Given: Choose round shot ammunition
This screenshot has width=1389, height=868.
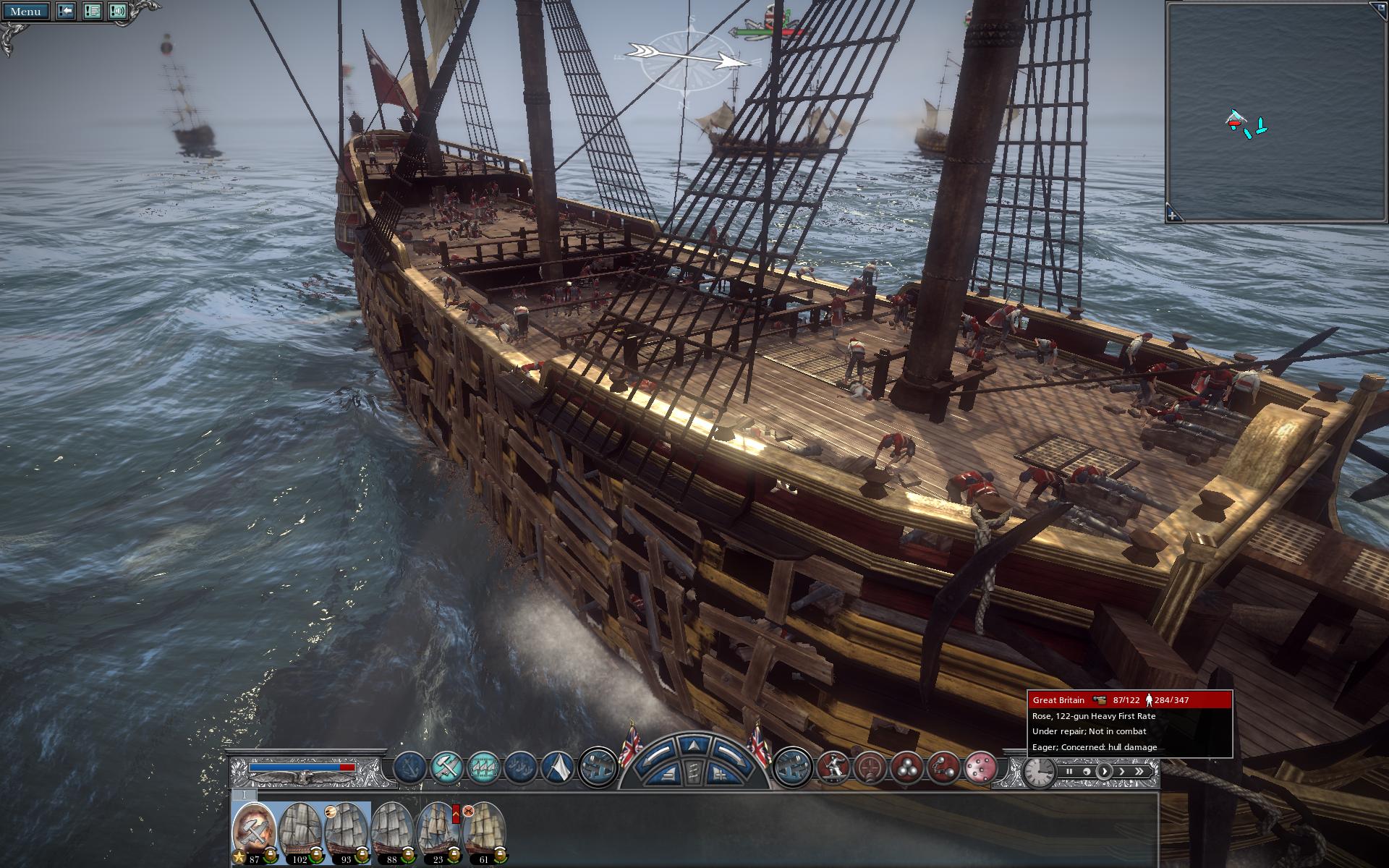Looking at the screenshot, I should tap(906, 767).
